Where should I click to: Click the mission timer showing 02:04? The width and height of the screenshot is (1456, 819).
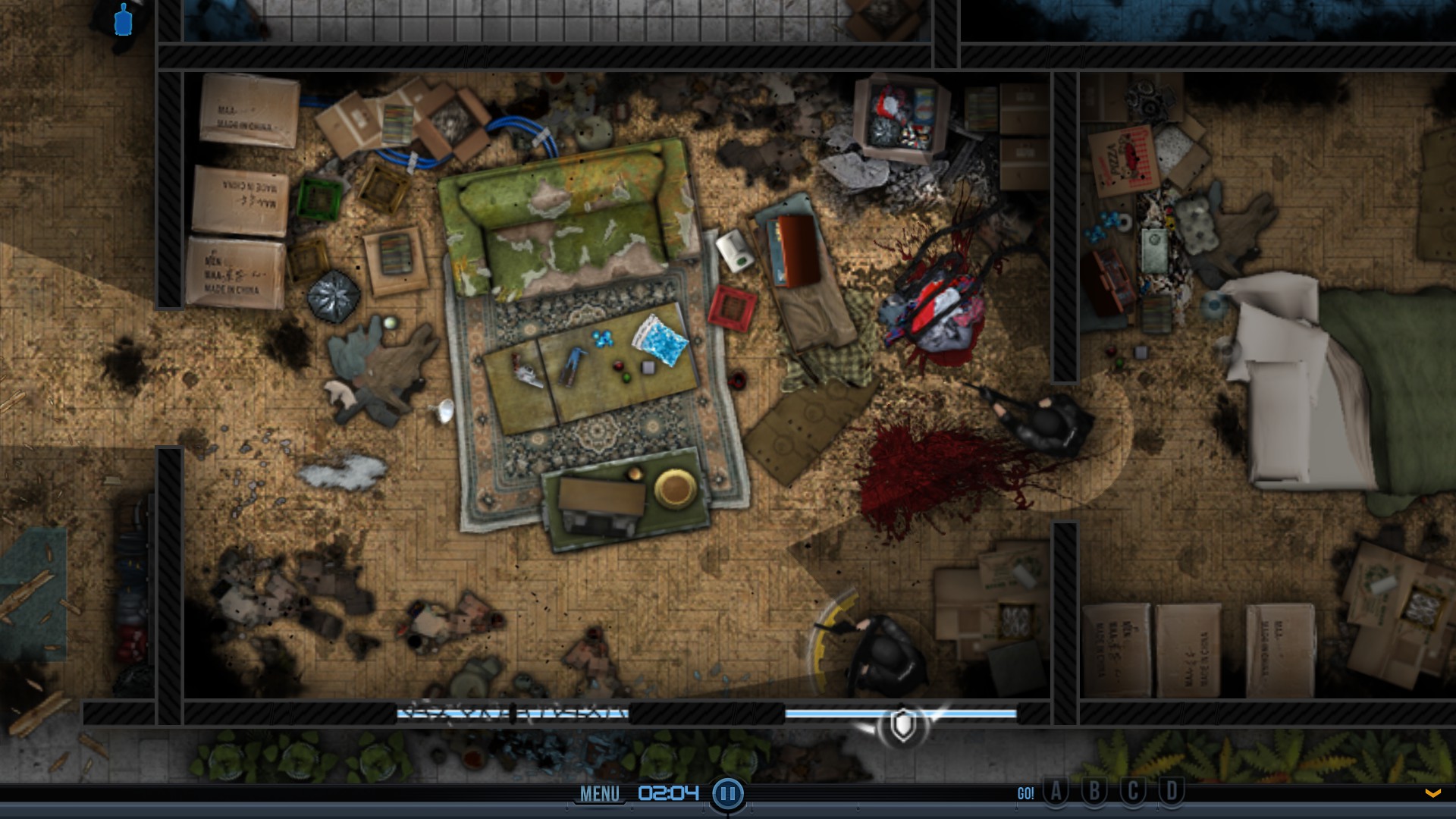click(667, 793)
